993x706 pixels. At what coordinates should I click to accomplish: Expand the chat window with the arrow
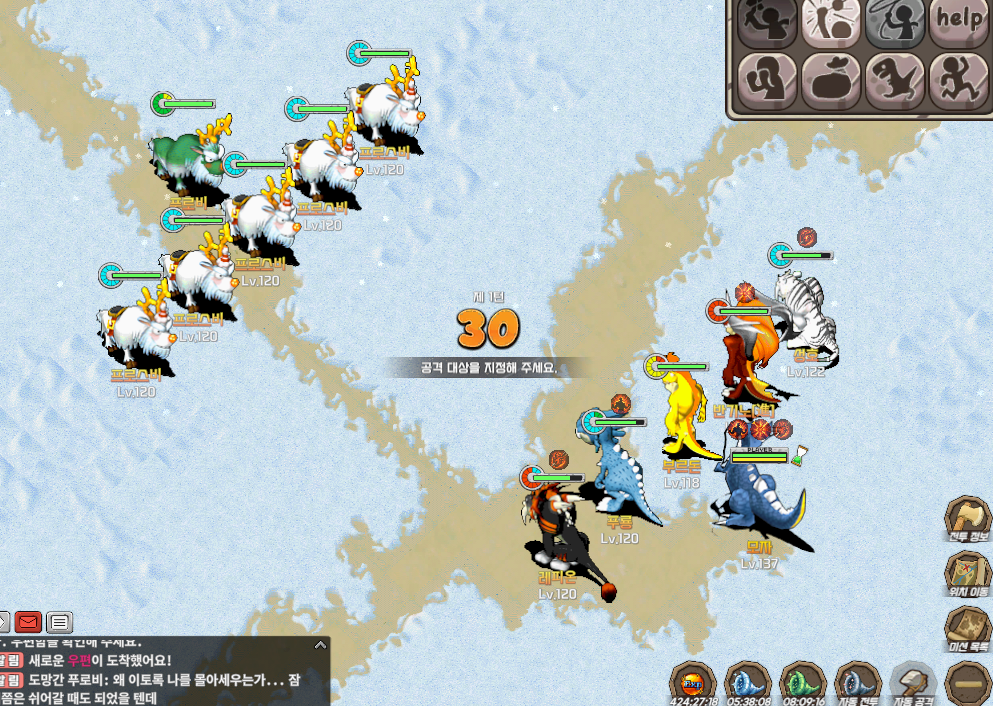[320, 645]
